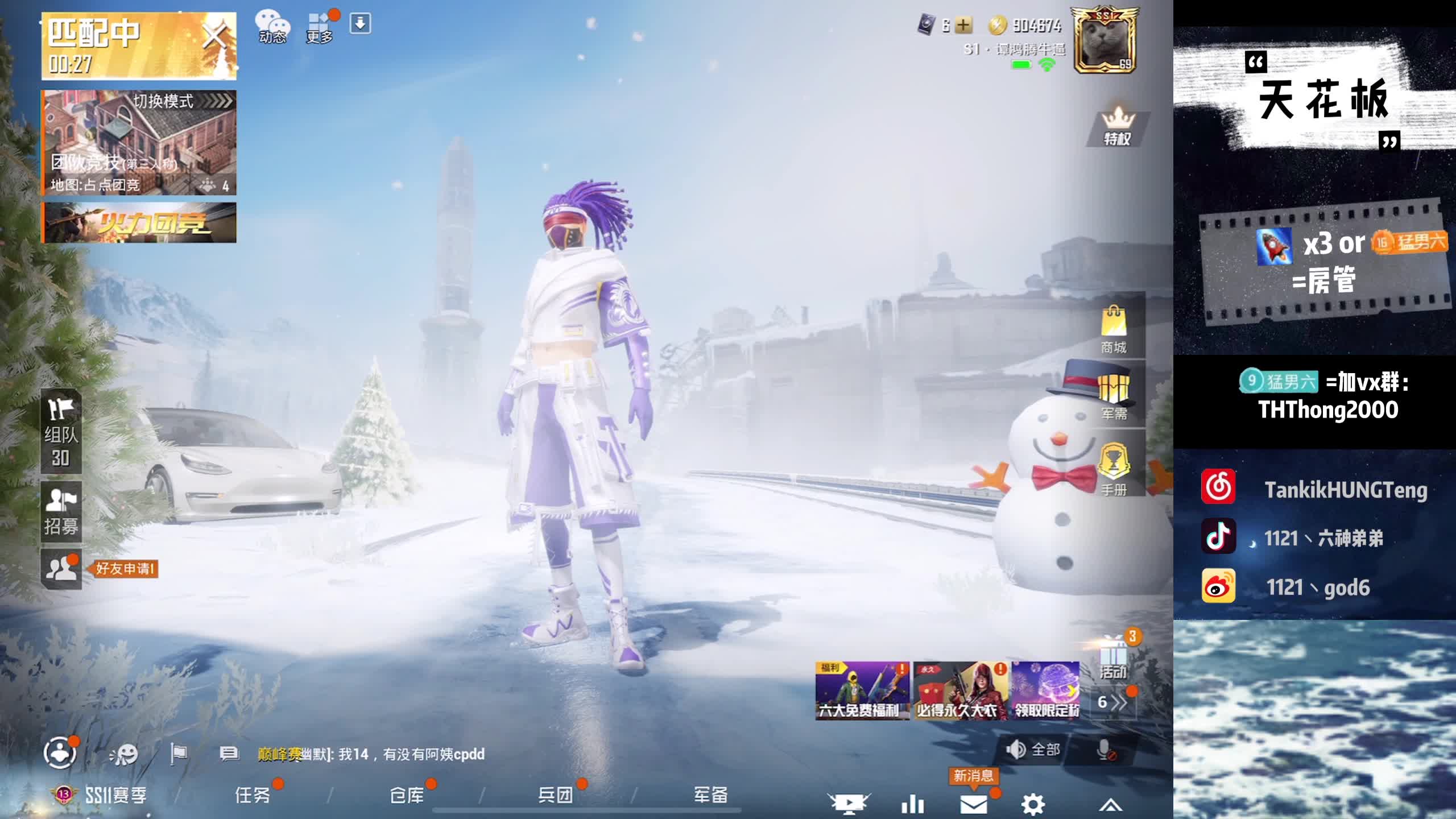The image size is (1456, 819).
Task: Switch to the 军备 armory tab
Action: click(x=711, y=795)
